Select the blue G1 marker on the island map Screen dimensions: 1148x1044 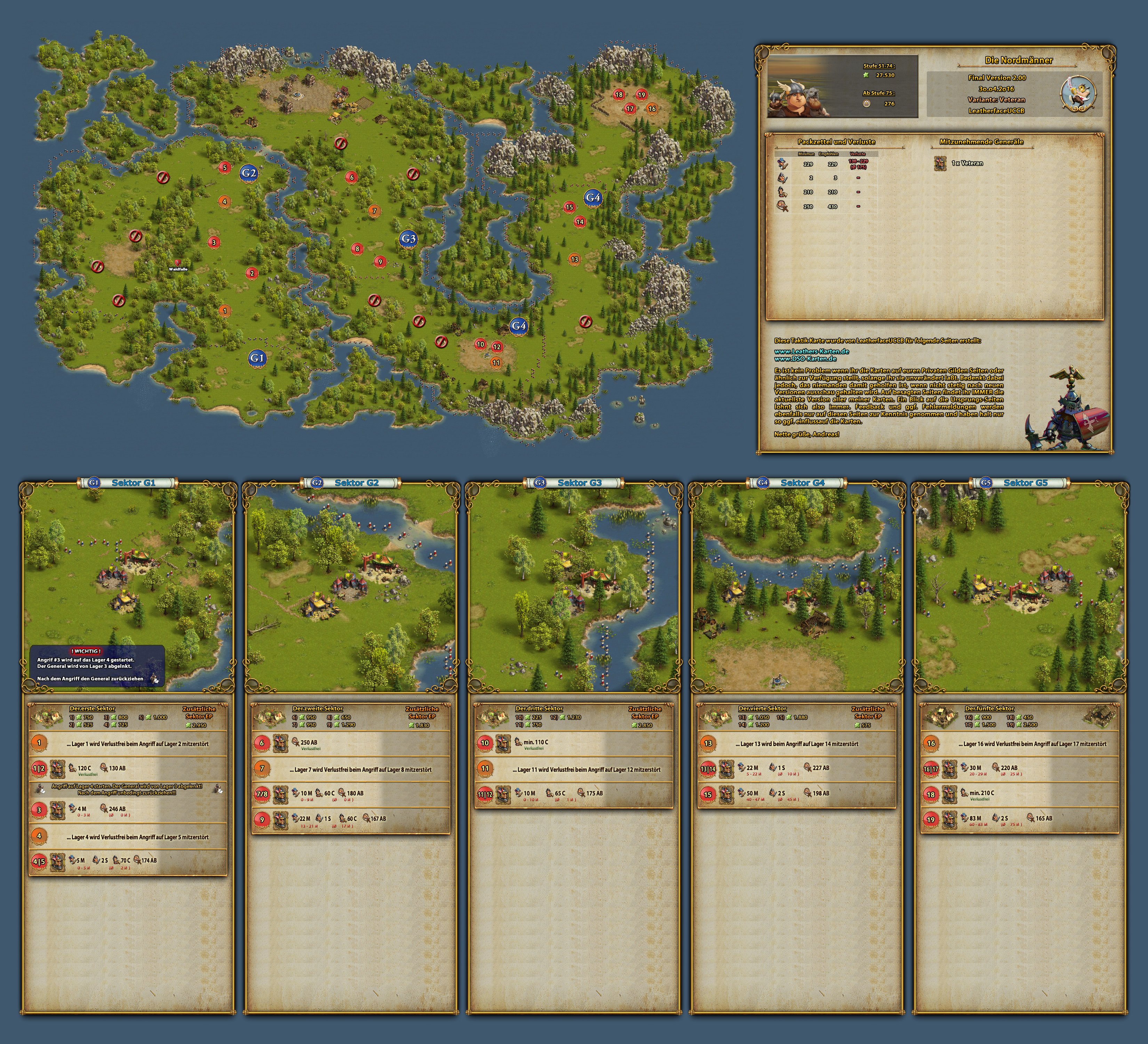click(257, 358)
